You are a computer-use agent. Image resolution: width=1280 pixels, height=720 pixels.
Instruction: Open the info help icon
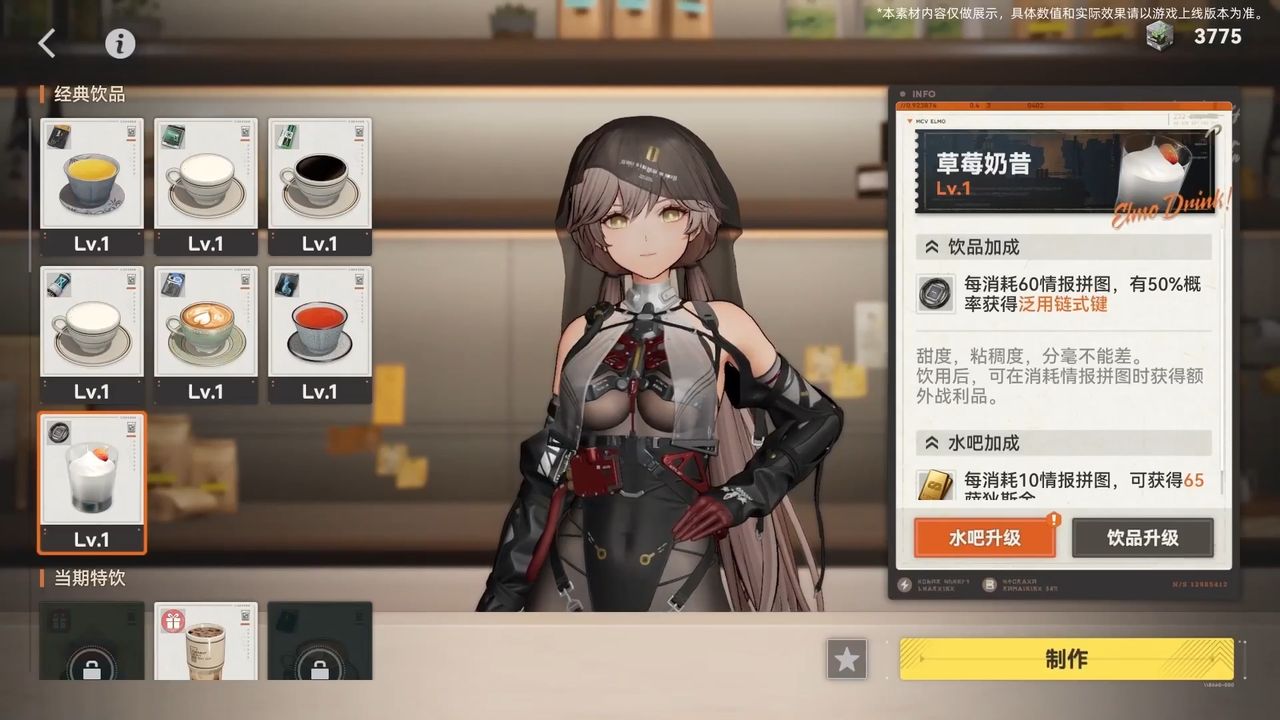pyautogui.click(x=120, y=43)
